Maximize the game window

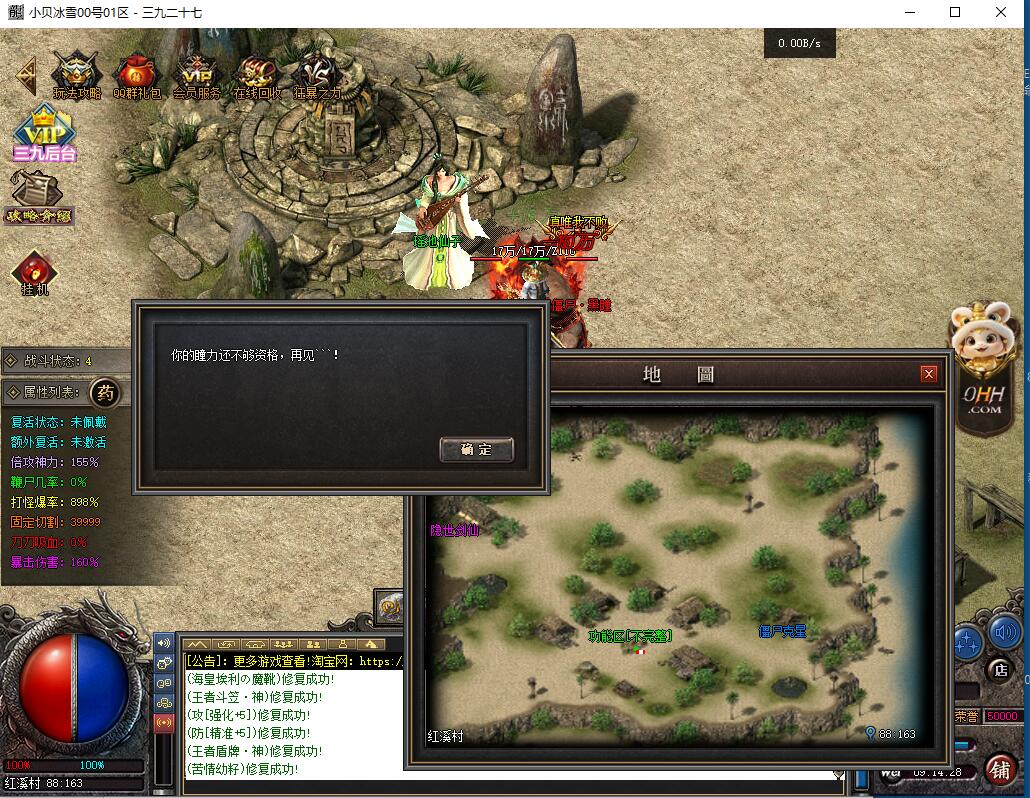(x=955, y=13)
